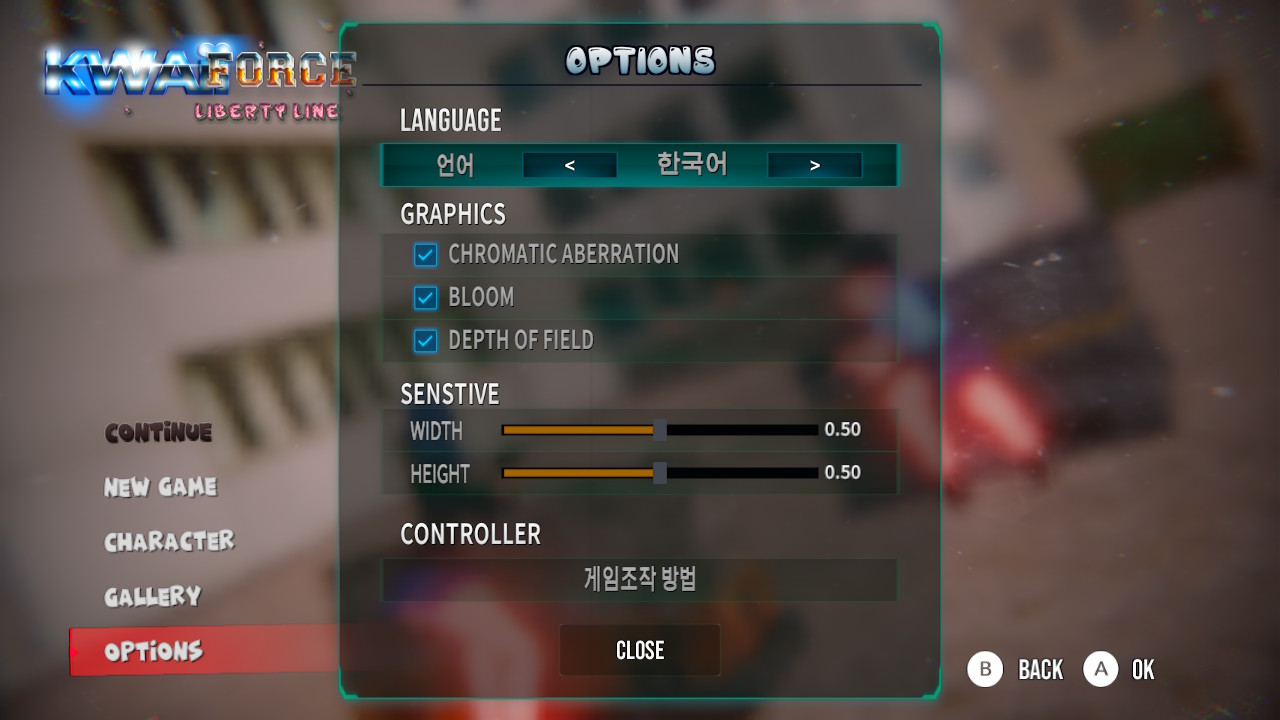Switch to next language with right arrow
Image resolution: width=1280 pixels, height=720 pixels.
[814, 166]
